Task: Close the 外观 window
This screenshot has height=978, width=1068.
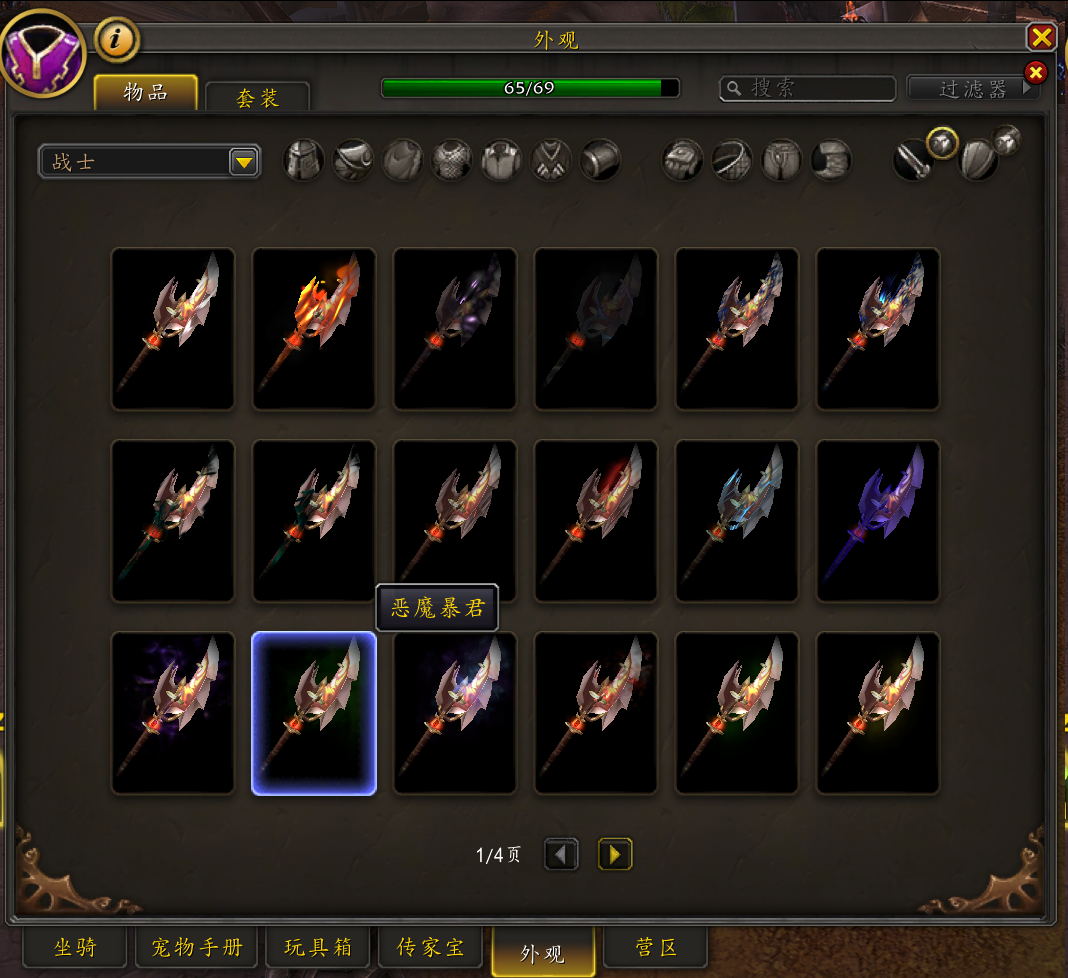Action: tap(1041, 38)
